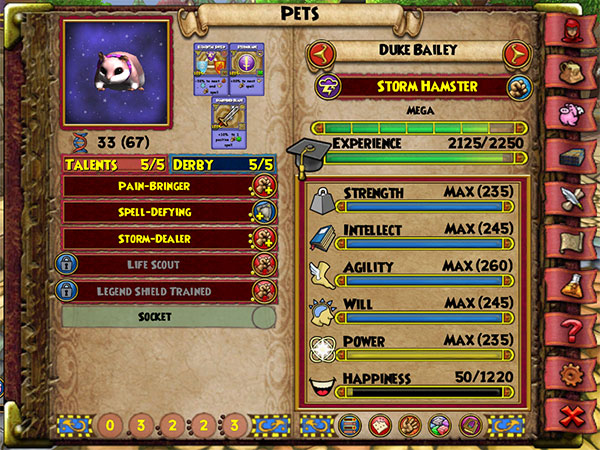Select the Pain-Bringer talent row
Screen dimensions: 600x450
point(156,185)
